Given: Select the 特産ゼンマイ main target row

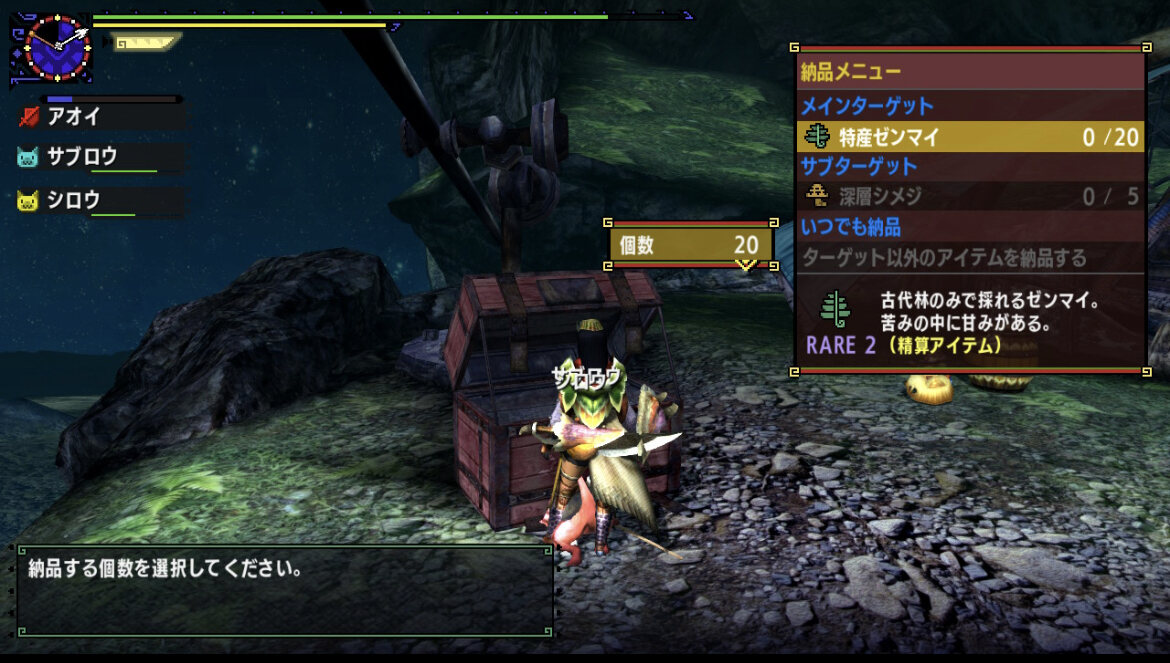Looking at the screenshot, I should [970, 137].
